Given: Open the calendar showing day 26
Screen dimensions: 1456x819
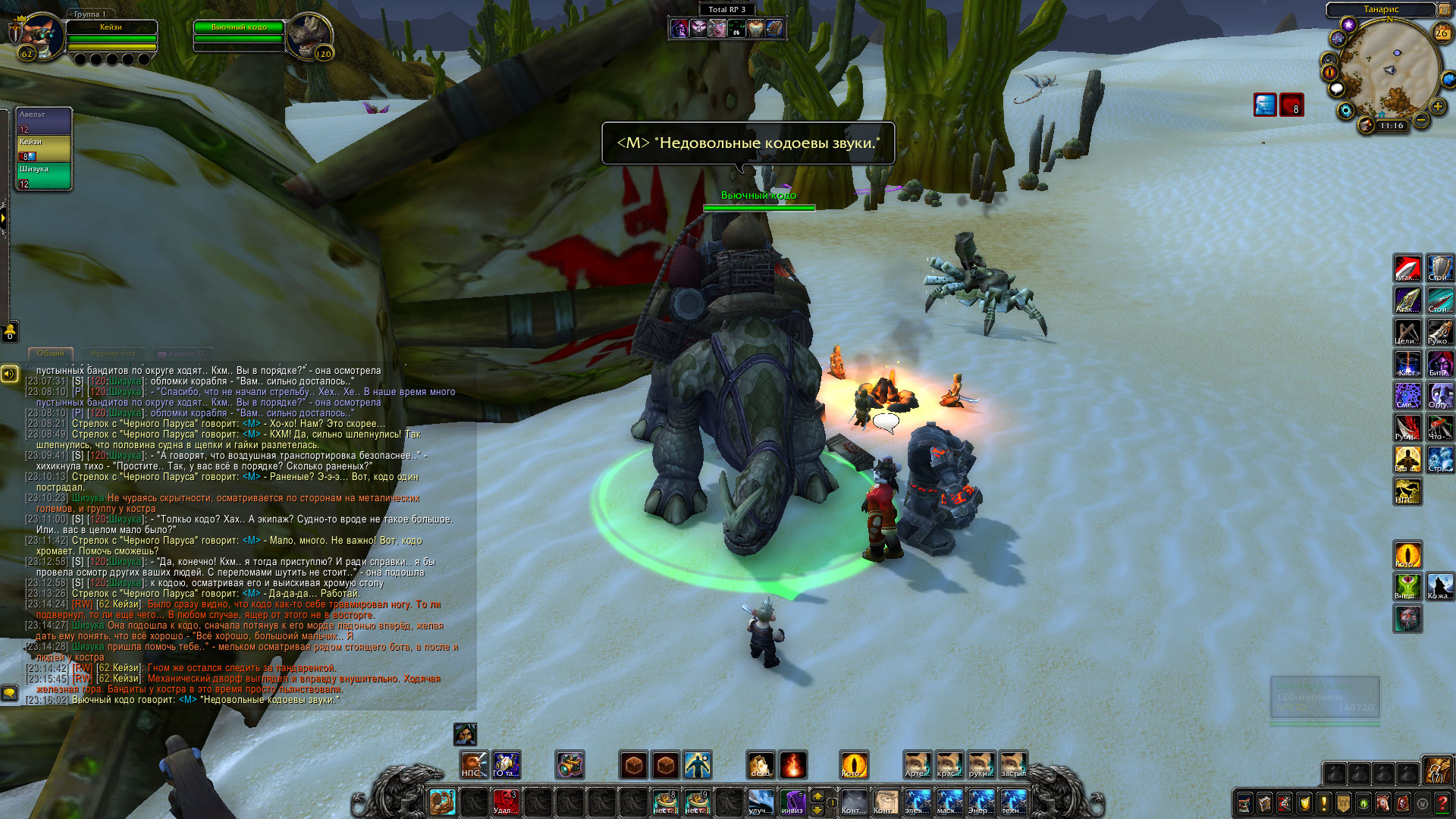Looking at the screenshot, I should tap(1442, 33).
